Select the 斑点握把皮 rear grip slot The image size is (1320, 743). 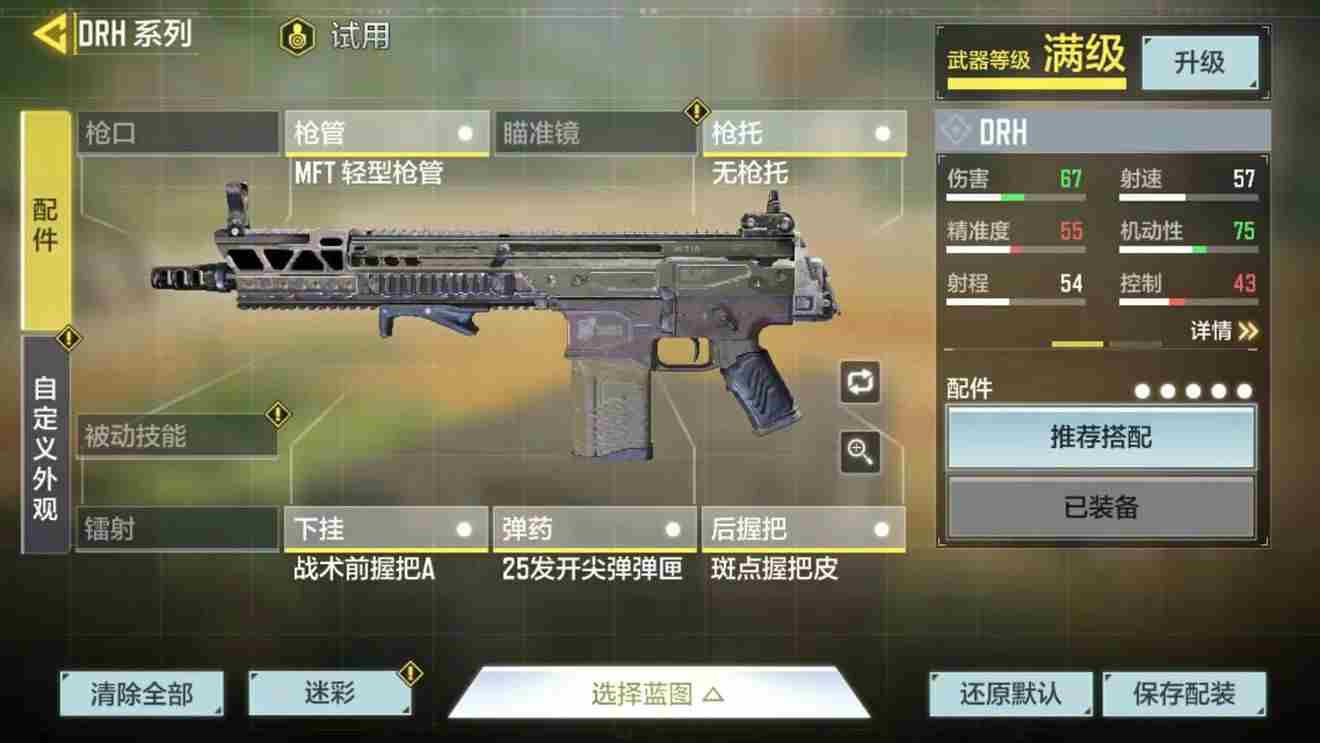[x=804, y=529]
